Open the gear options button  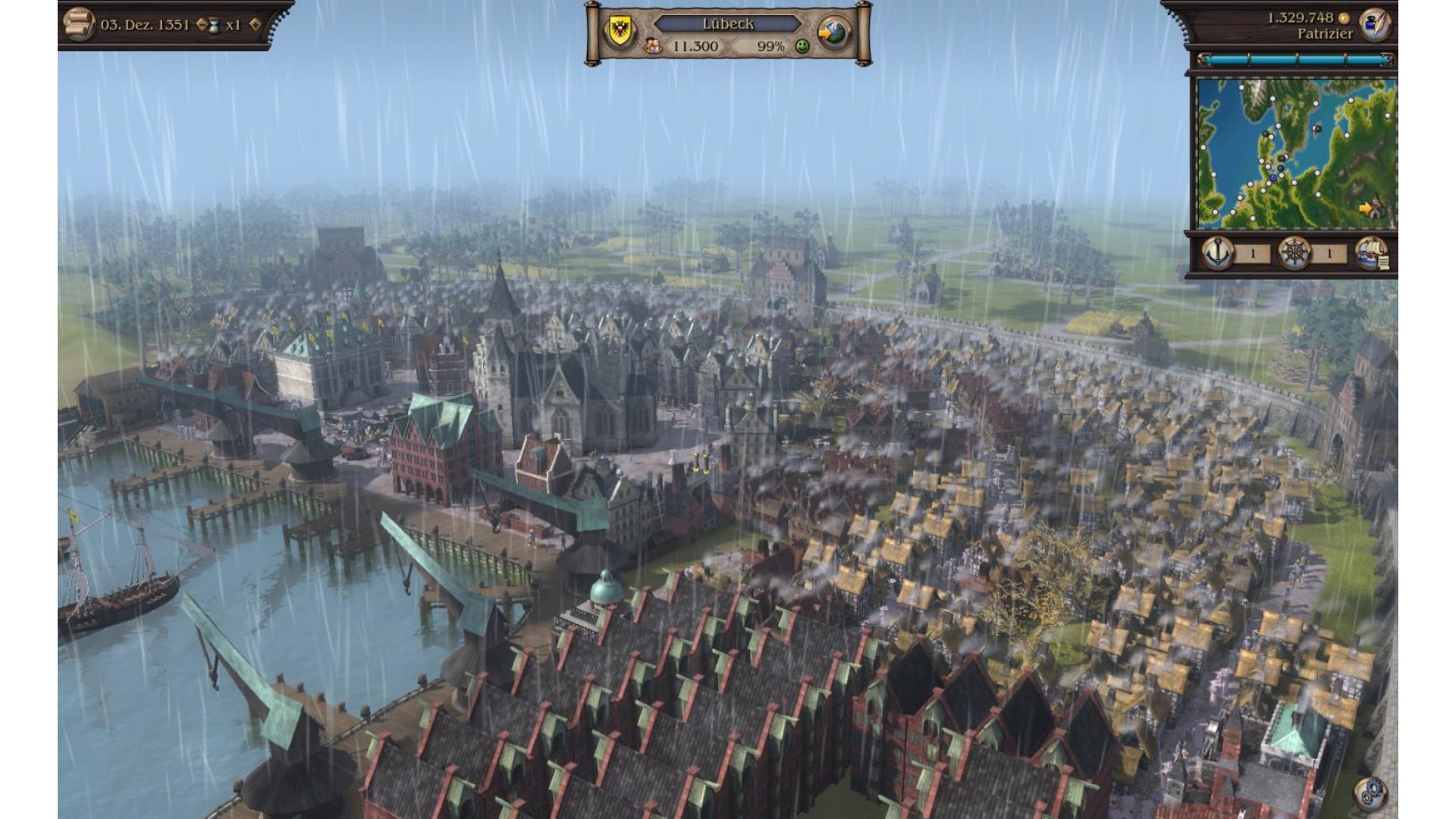tap(1370, 793)
